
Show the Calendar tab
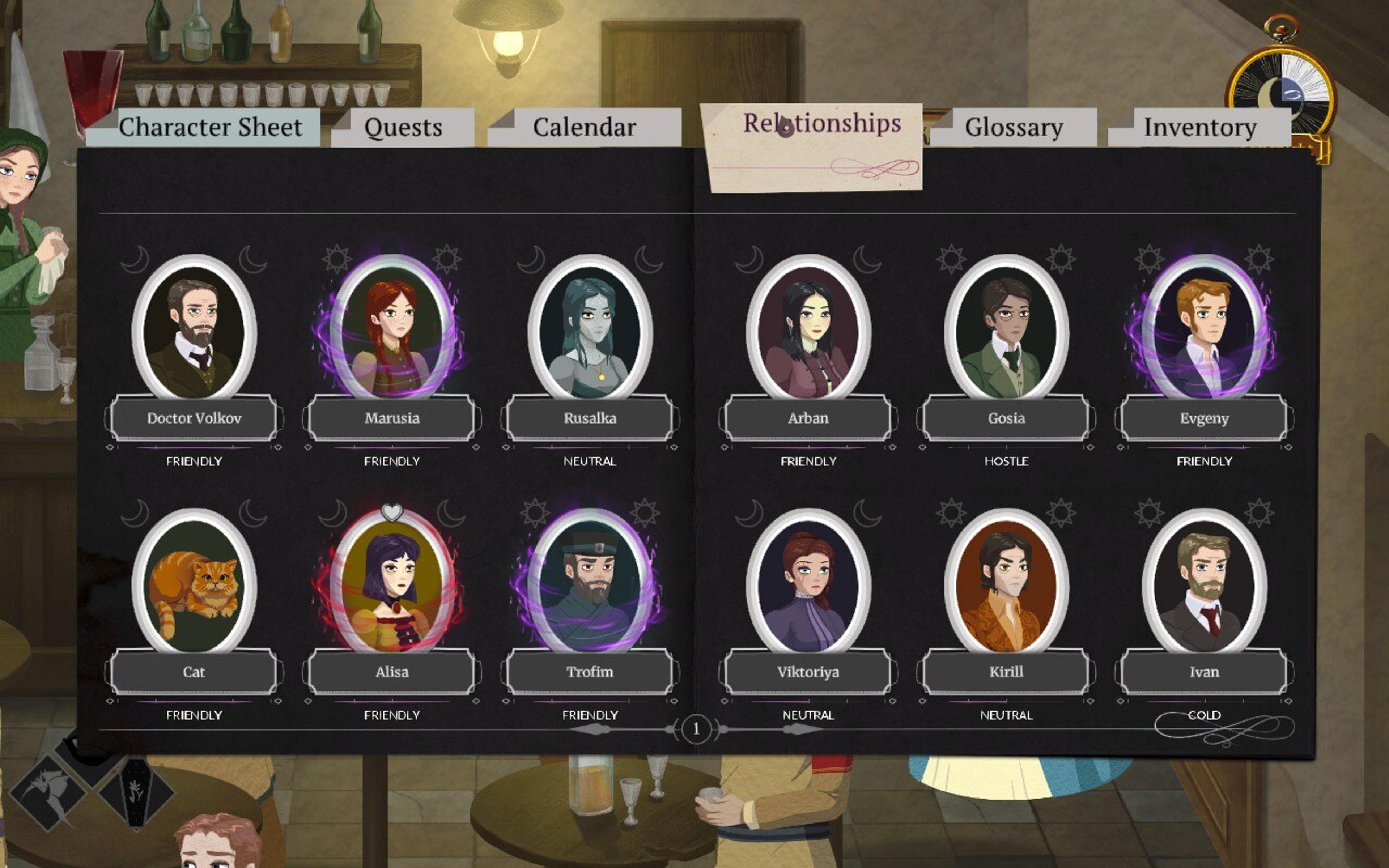[584, 127]
